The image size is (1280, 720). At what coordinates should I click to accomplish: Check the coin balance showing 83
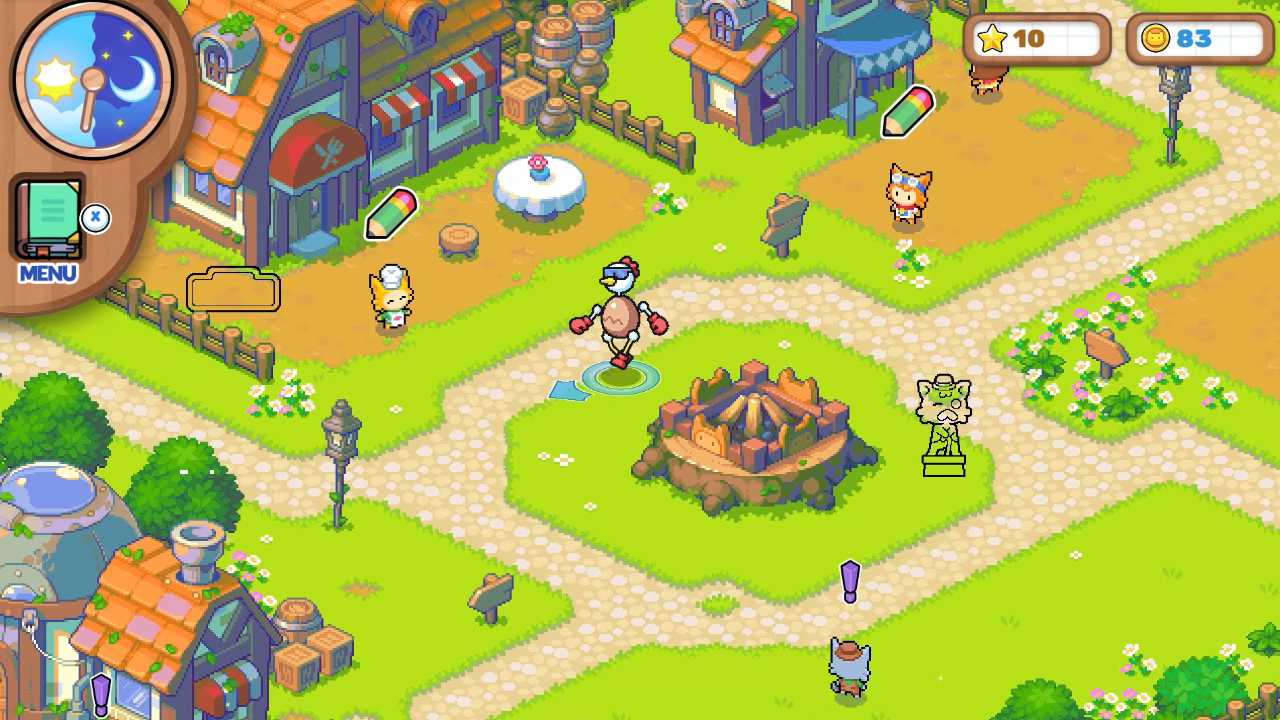(1198, 39)
